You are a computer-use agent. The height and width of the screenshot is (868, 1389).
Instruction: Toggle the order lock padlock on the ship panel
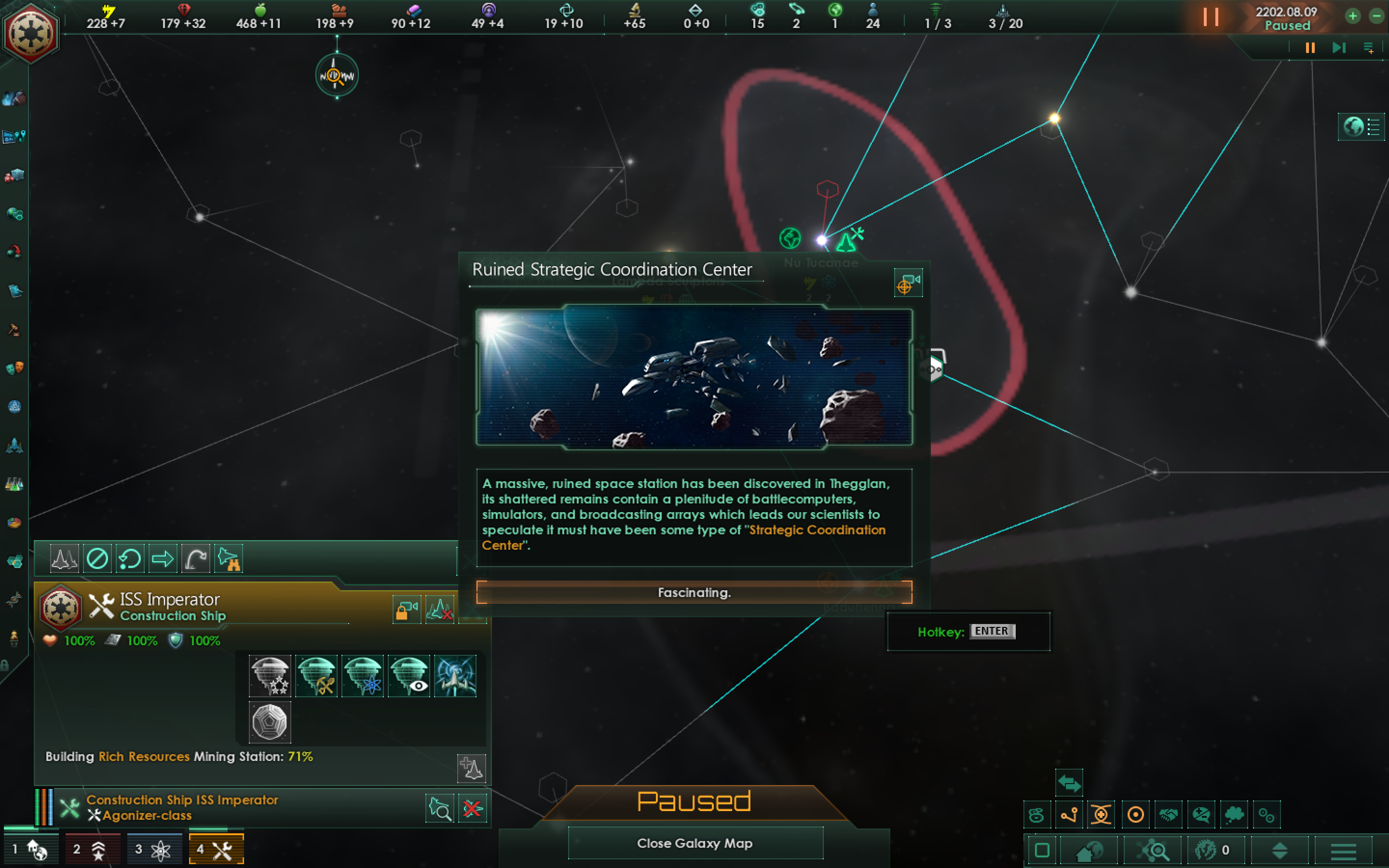click(x=407, y=610)
